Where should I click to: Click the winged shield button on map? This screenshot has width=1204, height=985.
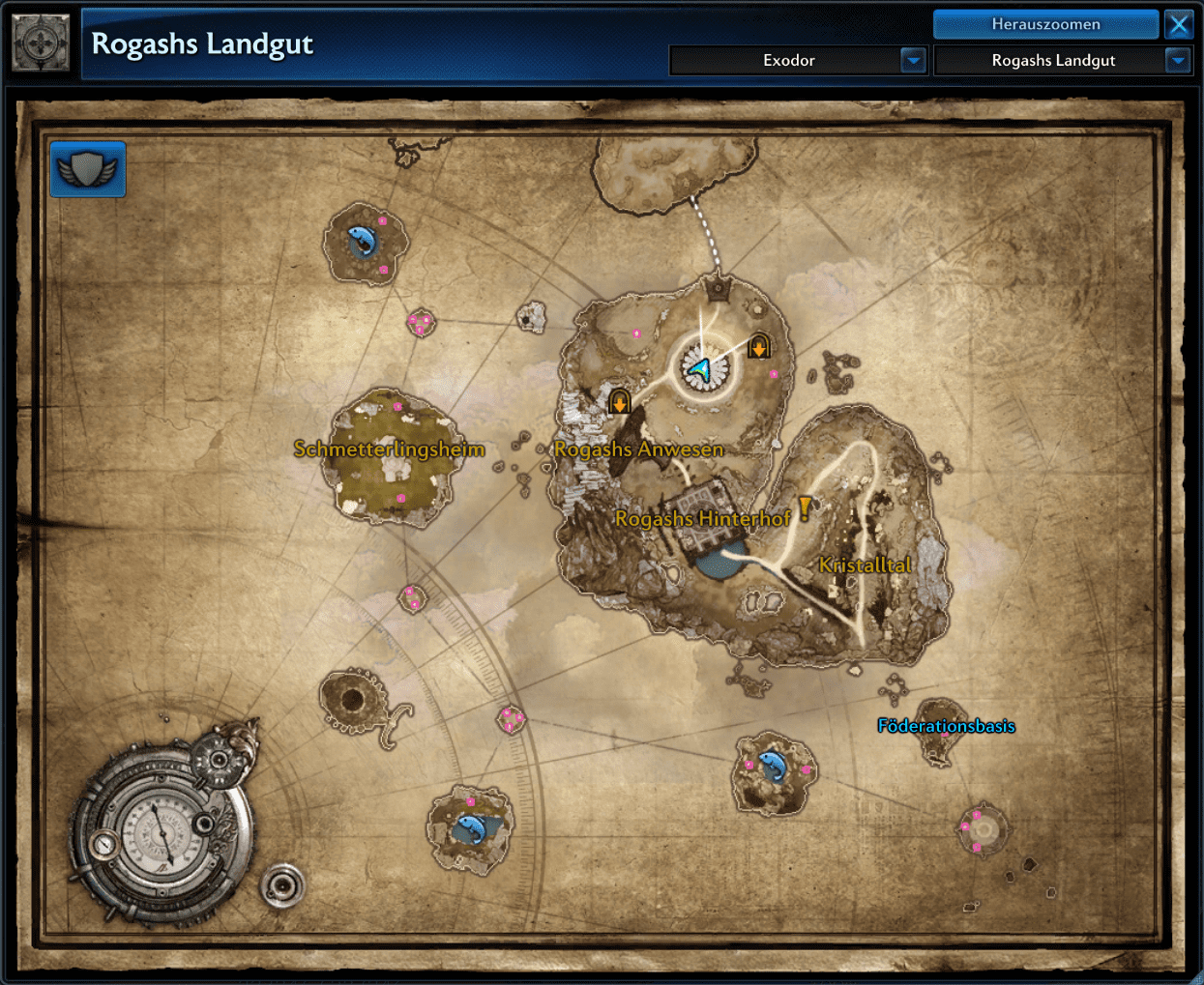point(88,170)
